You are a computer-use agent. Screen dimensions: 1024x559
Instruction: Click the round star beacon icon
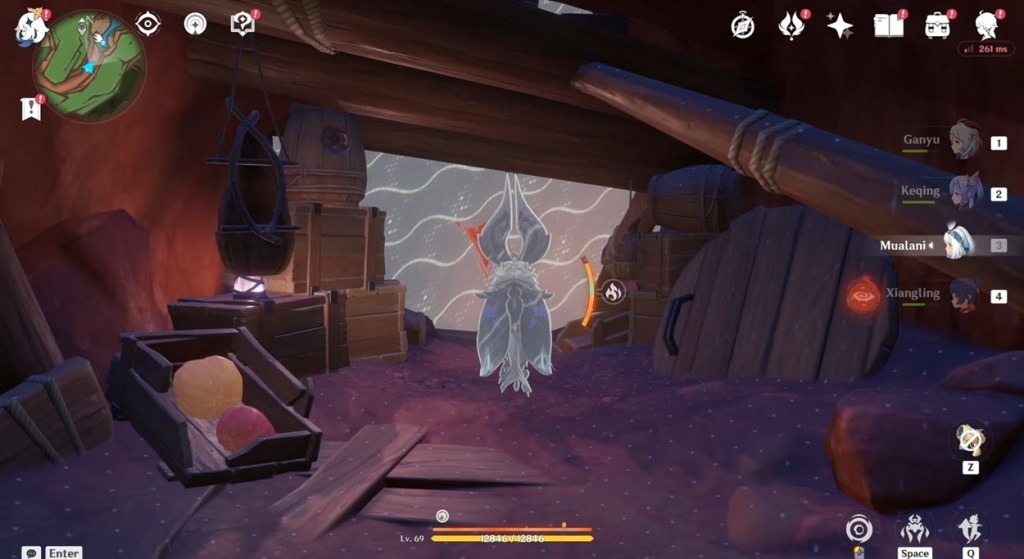(x=195, y=23)
